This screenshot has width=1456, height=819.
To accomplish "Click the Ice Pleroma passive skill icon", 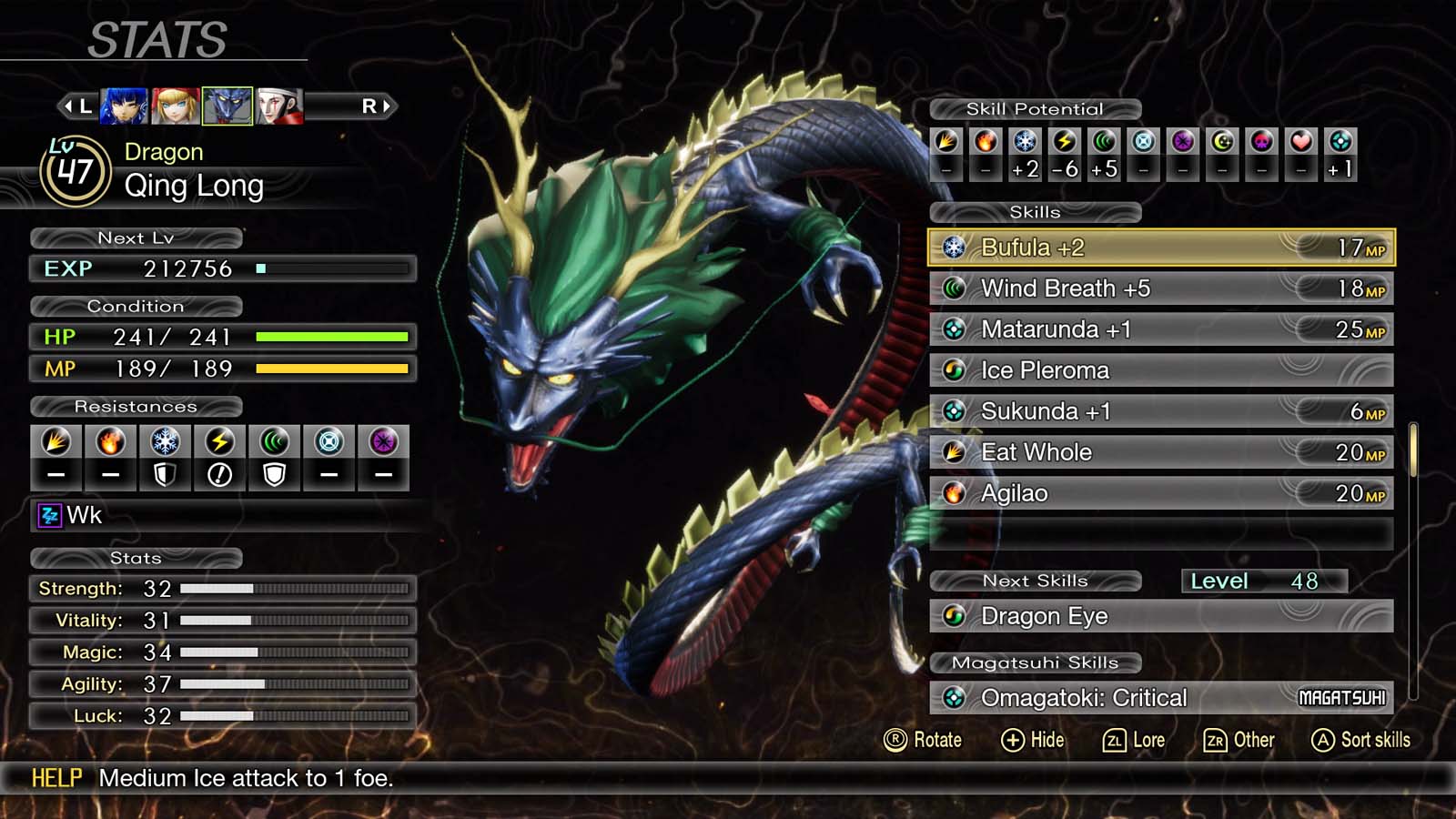I will click(x=954, y=370).
